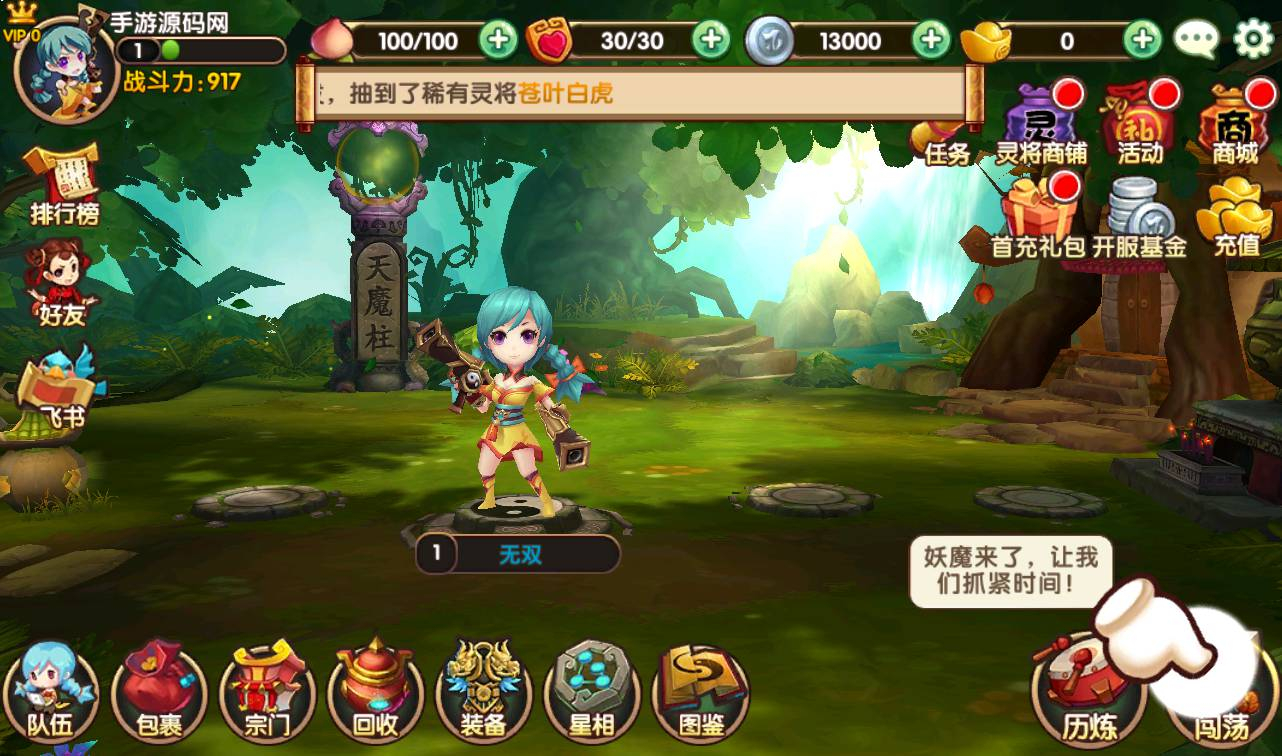Open the gear settings icon
1282x756 pixels.
point(1253,40)
